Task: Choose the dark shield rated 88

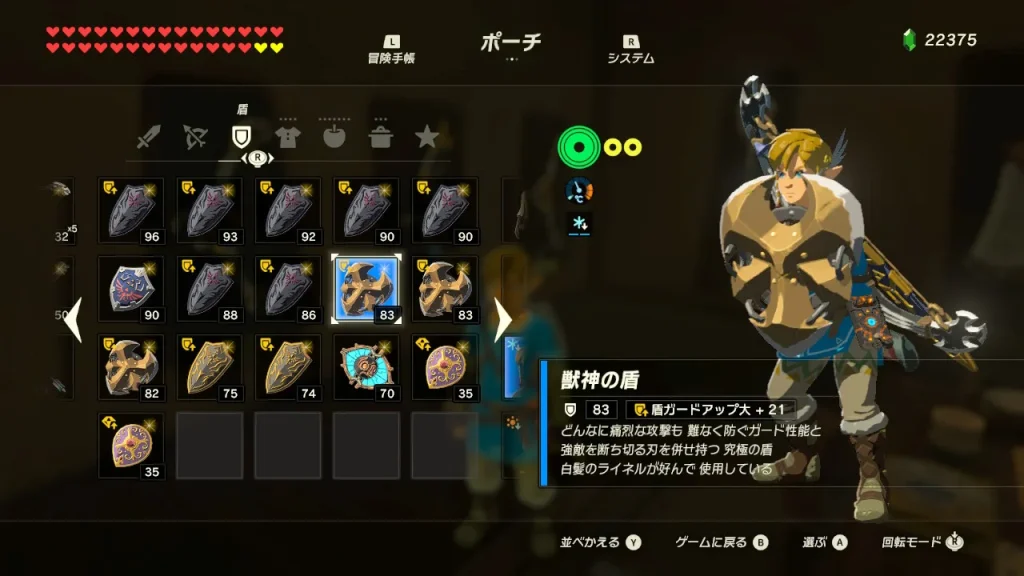Action: click(x=209, y=289)
